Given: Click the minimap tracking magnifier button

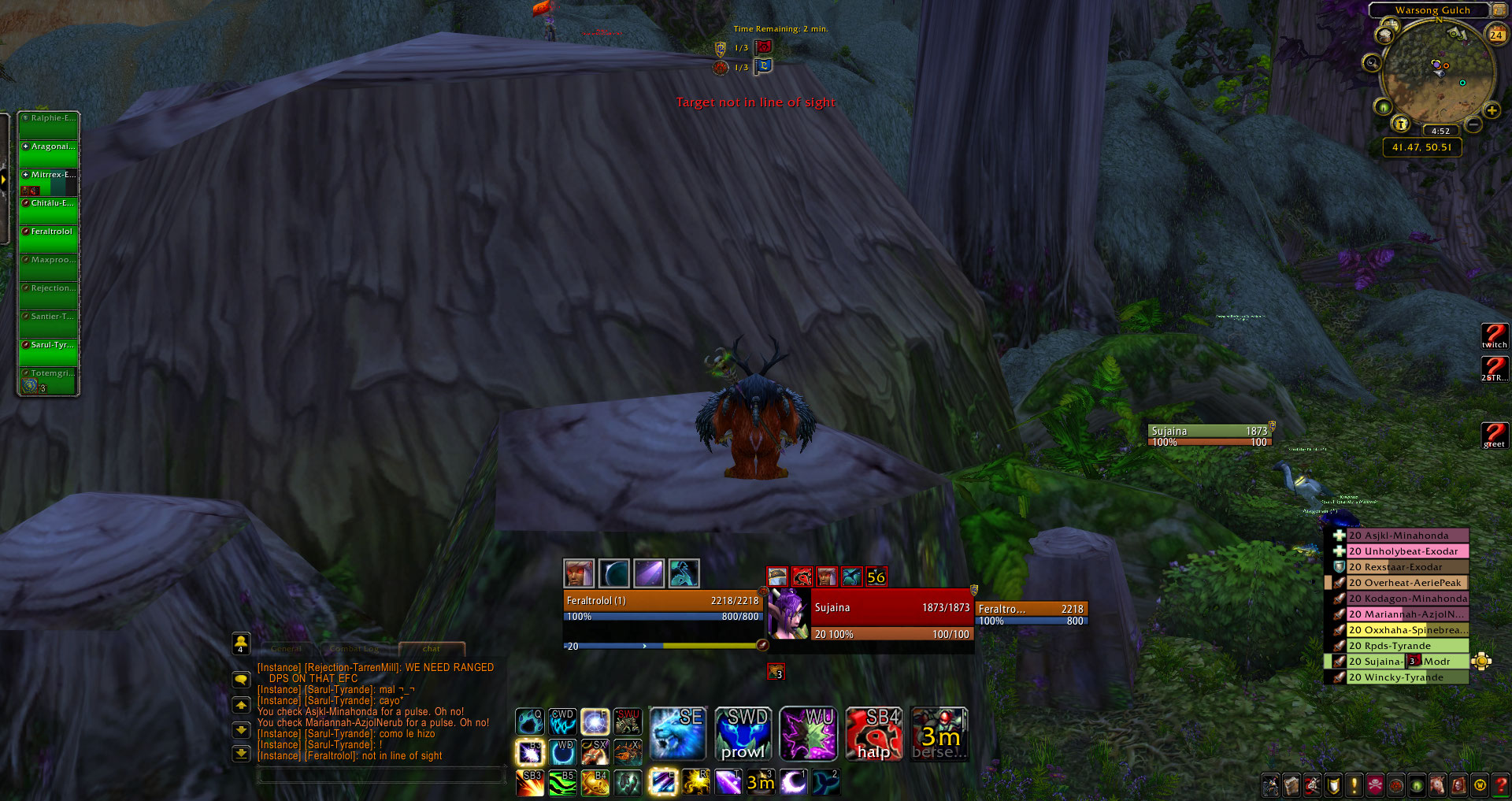Looking at the screenshot, I should click(1372, 62).
